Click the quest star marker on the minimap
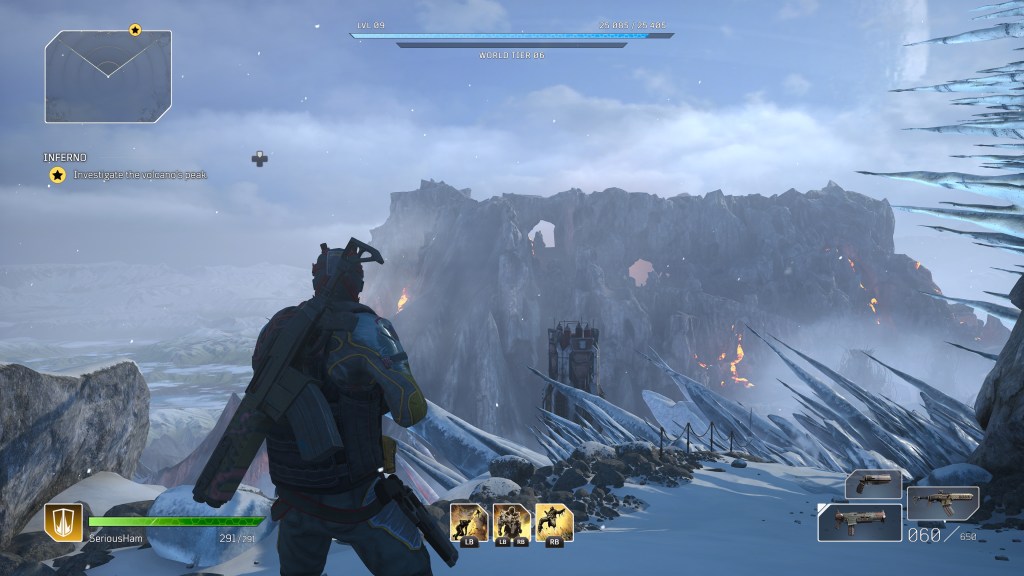This screenshot has height=576, width=1024. (135, 30)
